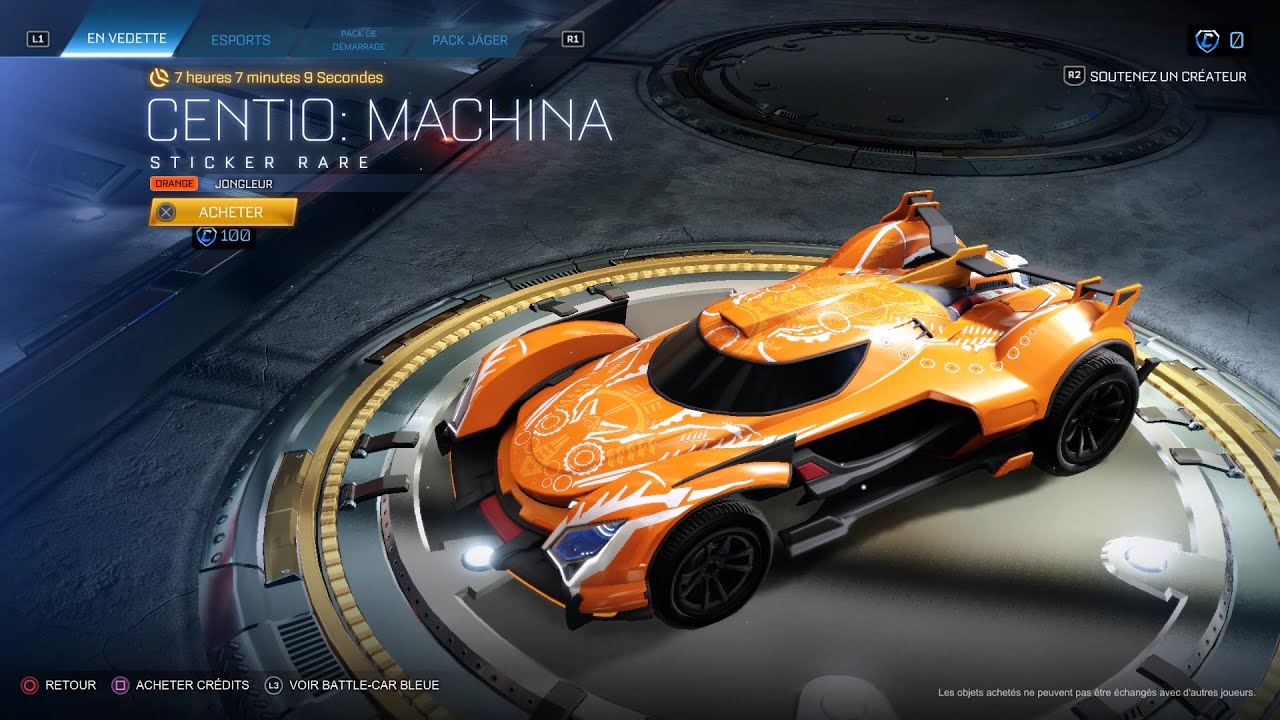Open the Esports shop tab
The image size is (1280, 720).
241,40
